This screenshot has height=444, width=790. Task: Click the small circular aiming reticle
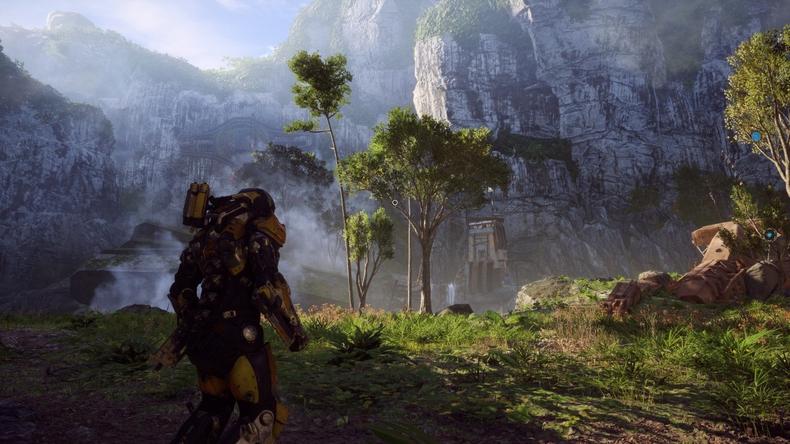point(395,202)
